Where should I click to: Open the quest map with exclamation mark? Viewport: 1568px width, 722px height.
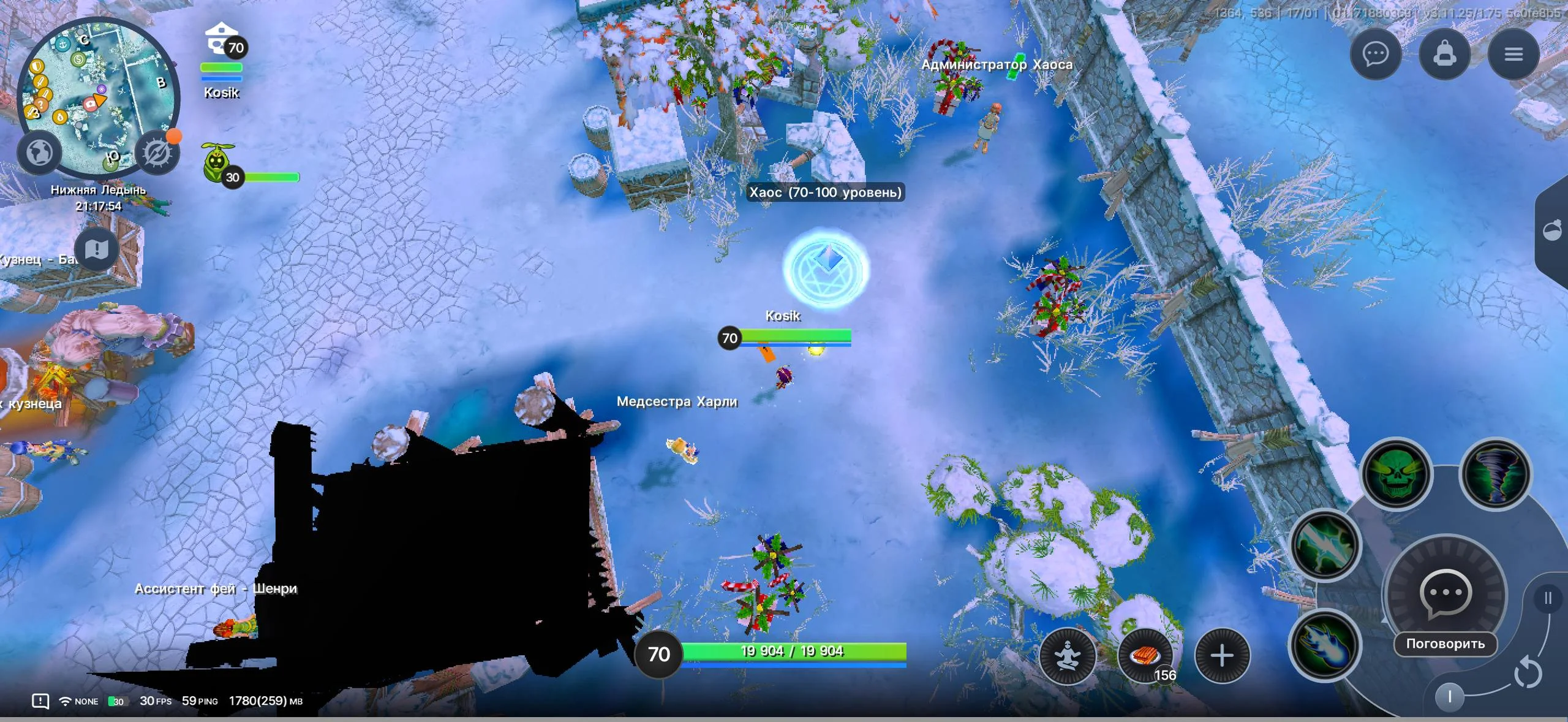pyautogui.click(x=96, y=249)
